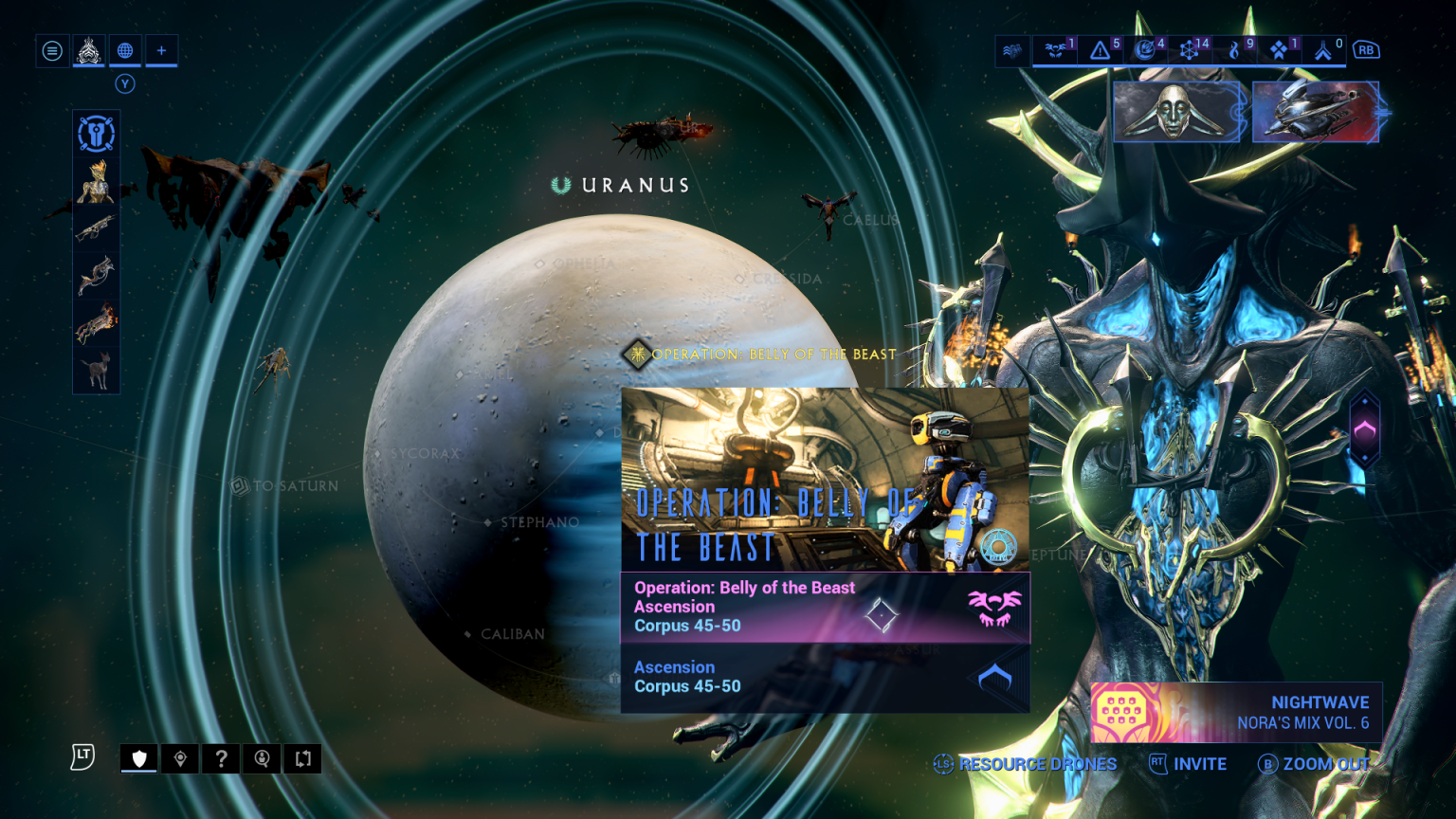Open Resource Drones from the bottom bar
Screen dimensions: 1456x819
1038,764
